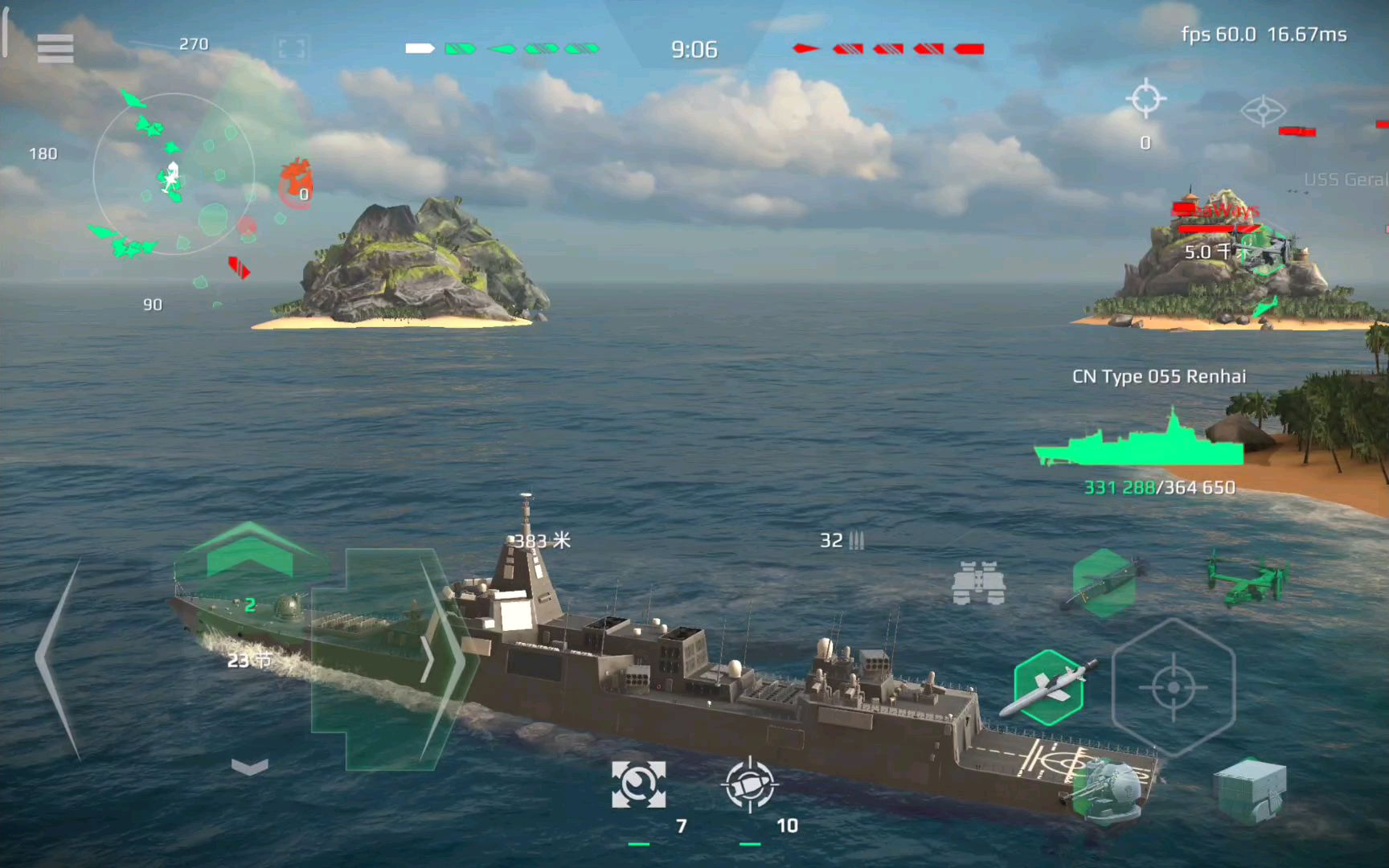The image size is (1389, 868).
Task: Steer the ship left
Action: 58,659
